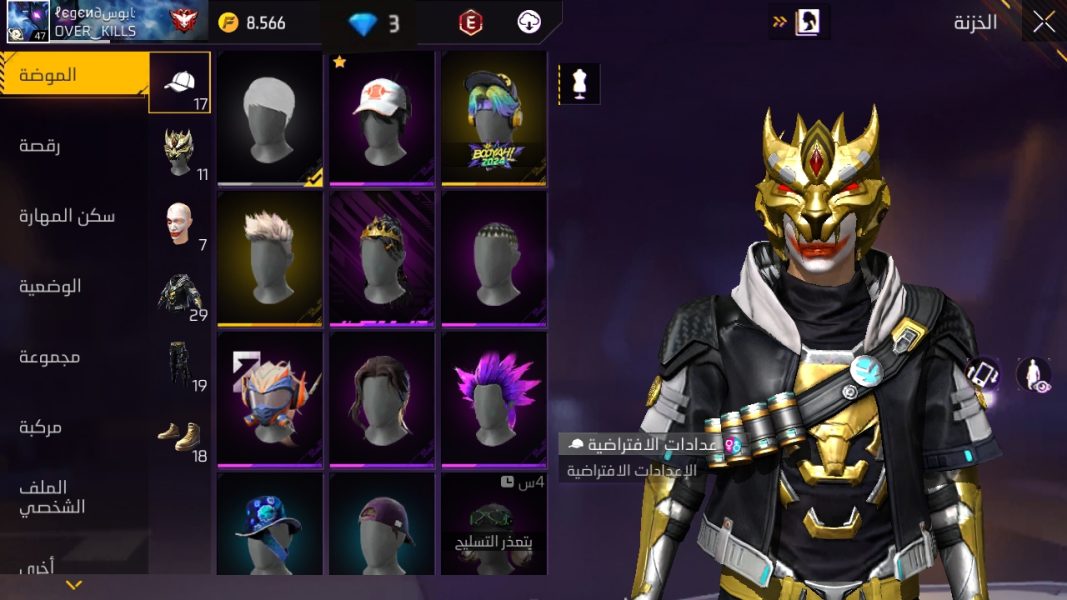Select the blonde spiky hair item

click(x=270, y=258)
